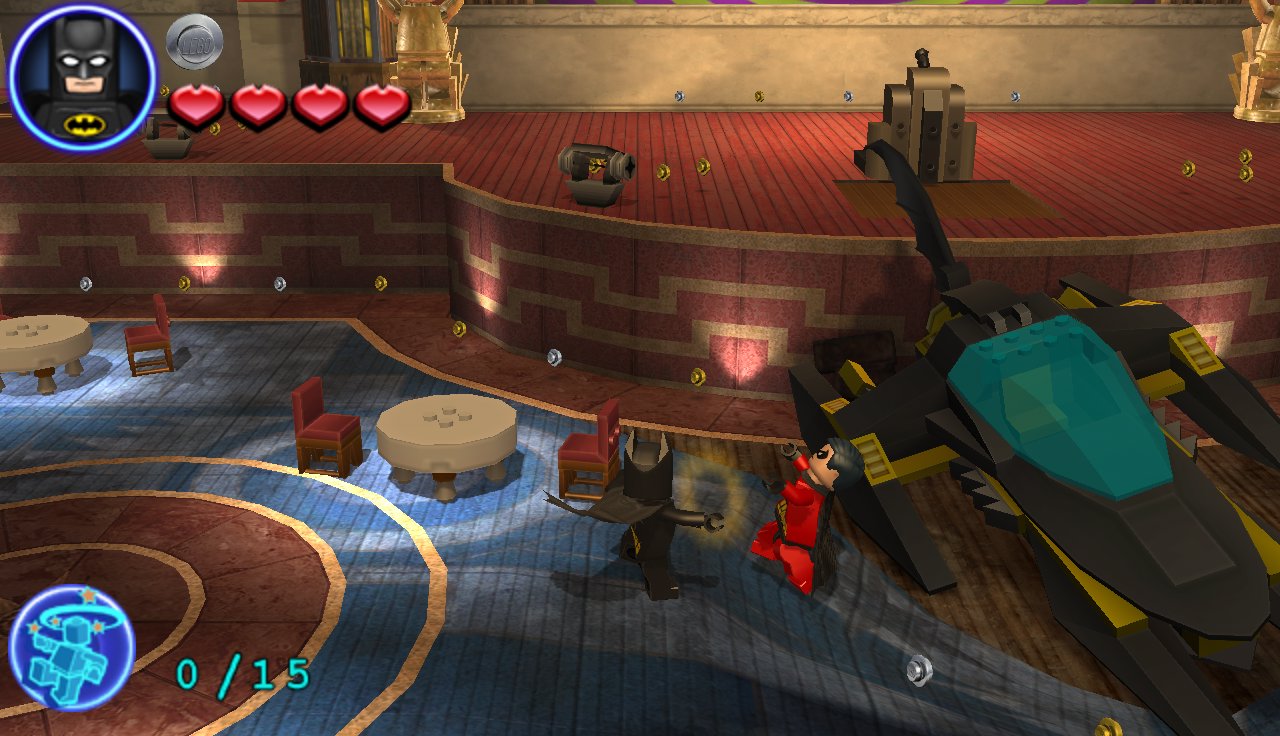Select the Batman character portrait
The image size is (1280, 736).
[82, 77]
